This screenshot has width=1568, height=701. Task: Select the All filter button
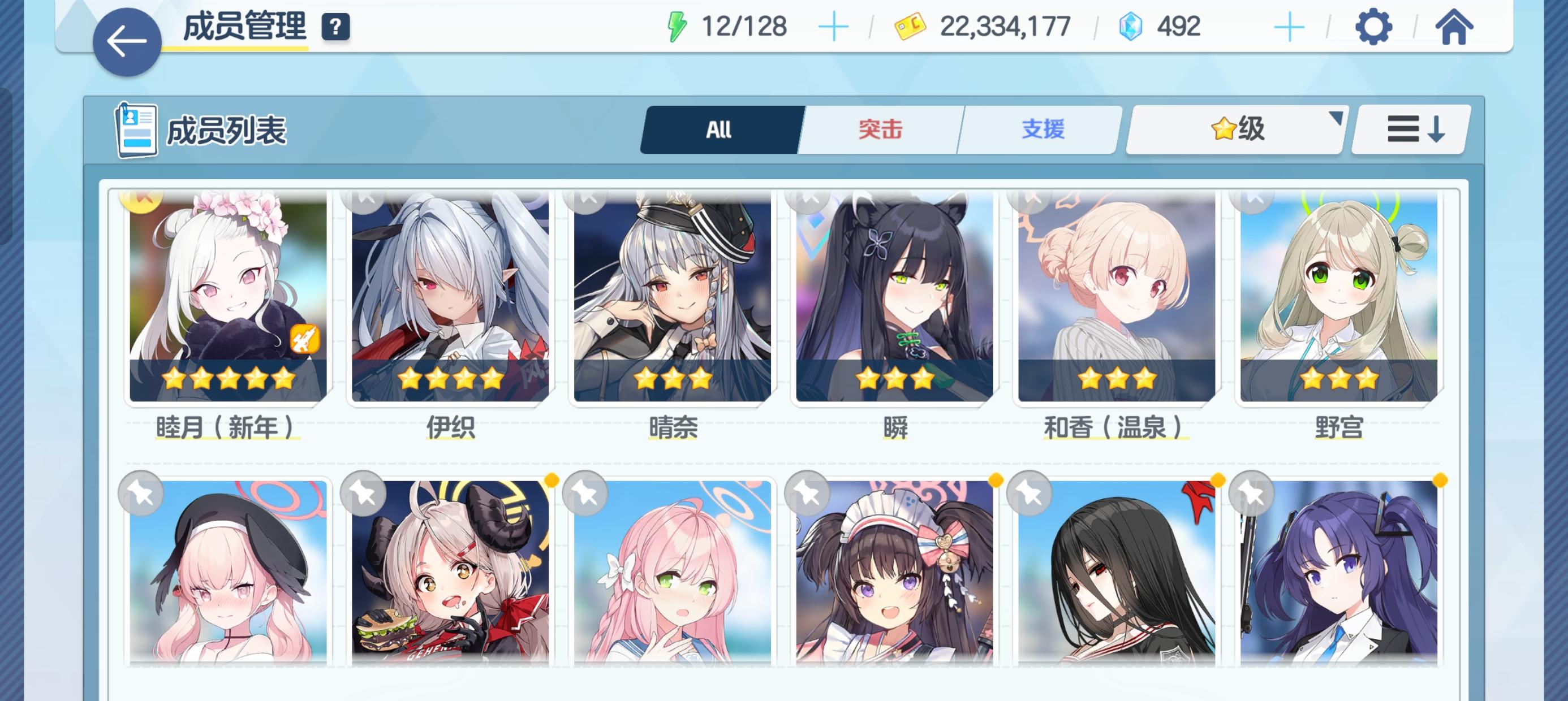pyautogui.click(x=720, y=129)
